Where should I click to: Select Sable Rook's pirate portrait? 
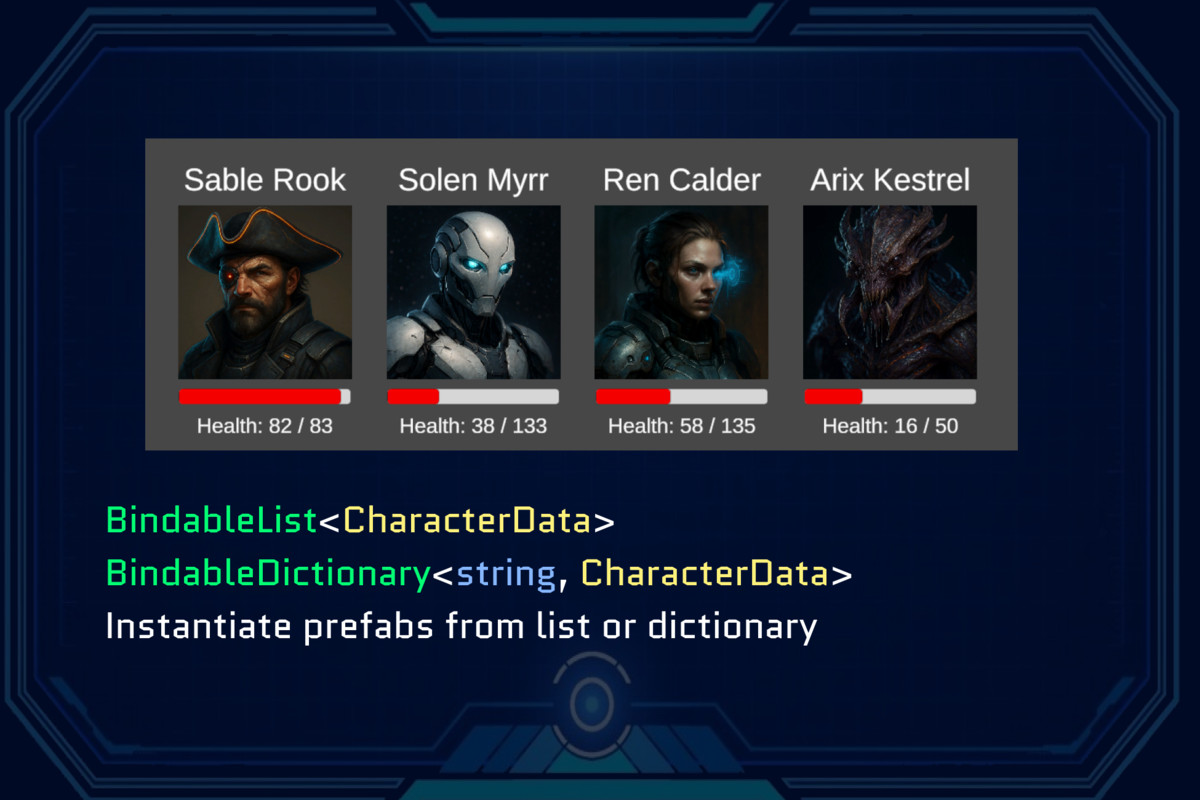pos(265,292)
